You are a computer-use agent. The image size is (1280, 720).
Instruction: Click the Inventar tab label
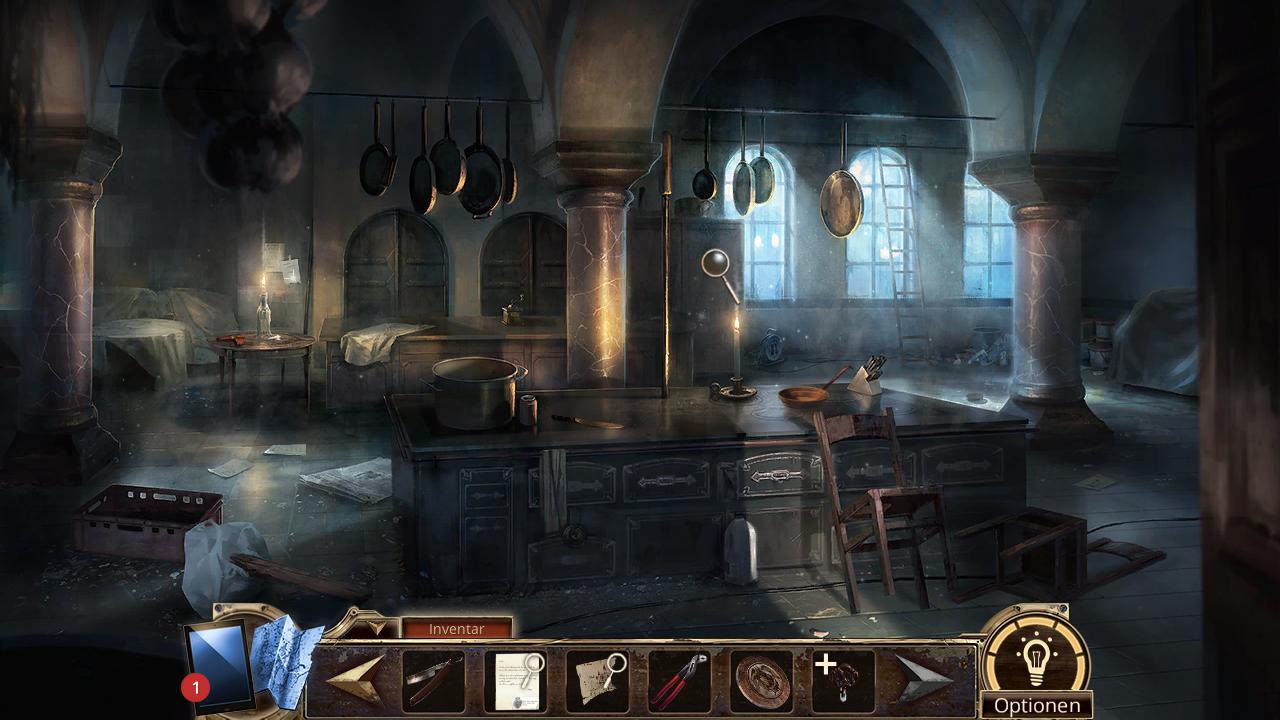(x=456, y=629)
